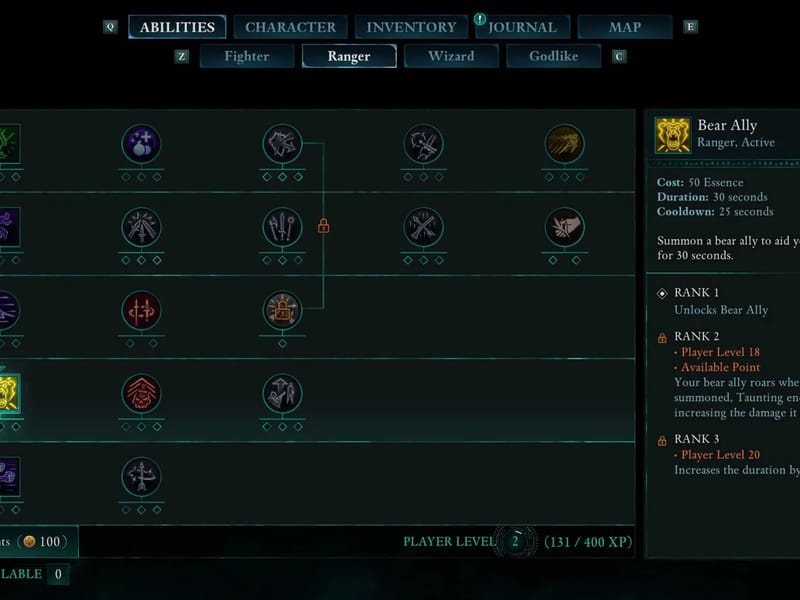Switch to the Fighter skill tree

tap(247, 56)
